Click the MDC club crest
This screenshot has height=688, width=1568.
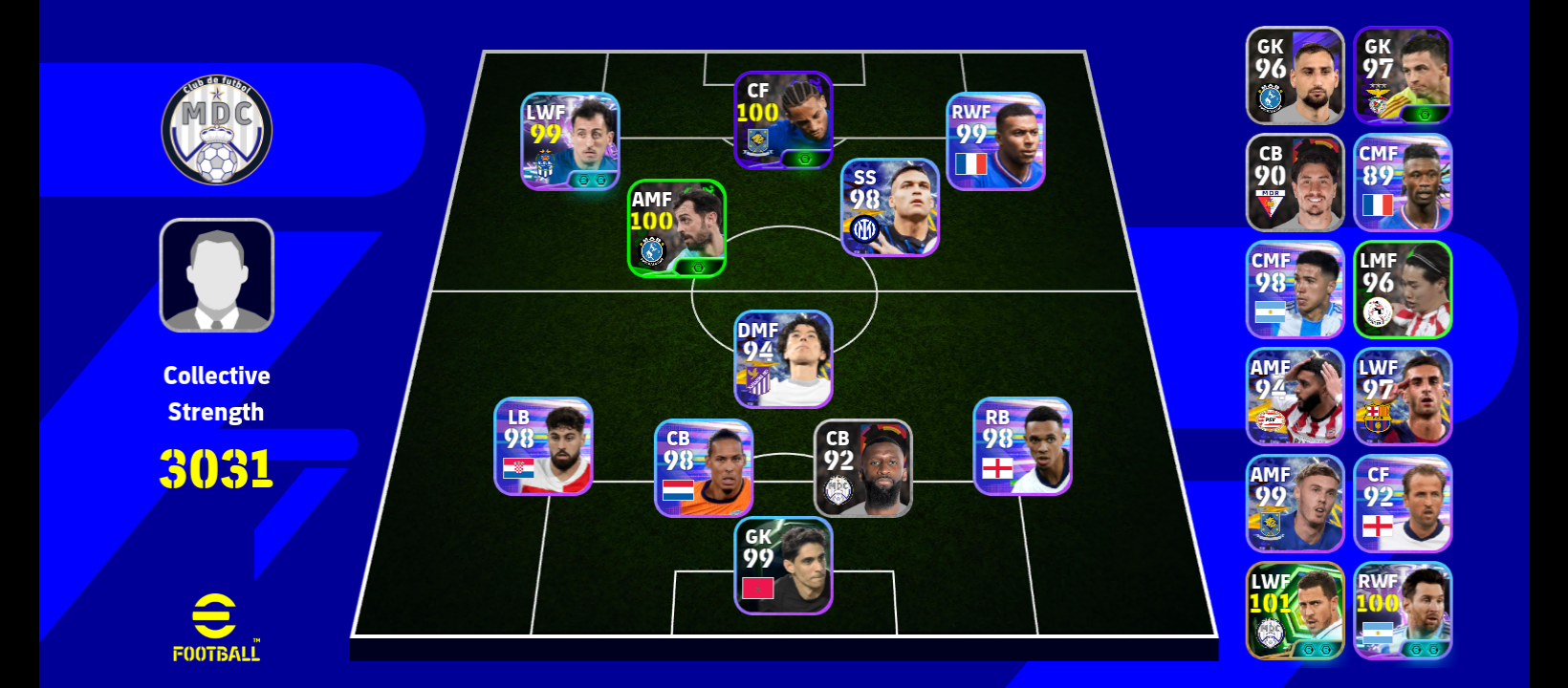(217, 132)
